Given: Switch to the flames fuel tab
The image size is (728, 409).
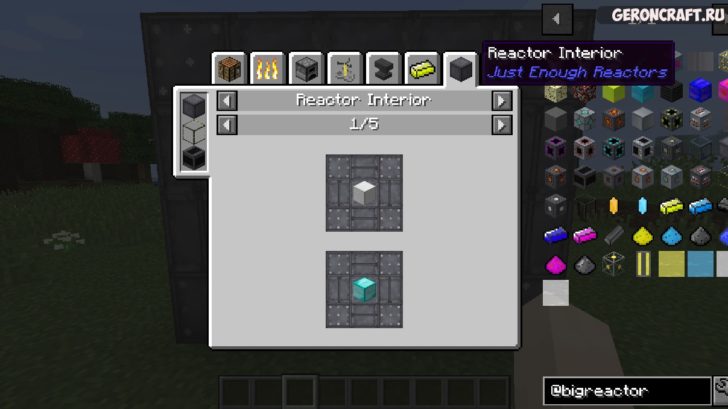Looking at the screenshot, I should (x=267, y=69).
